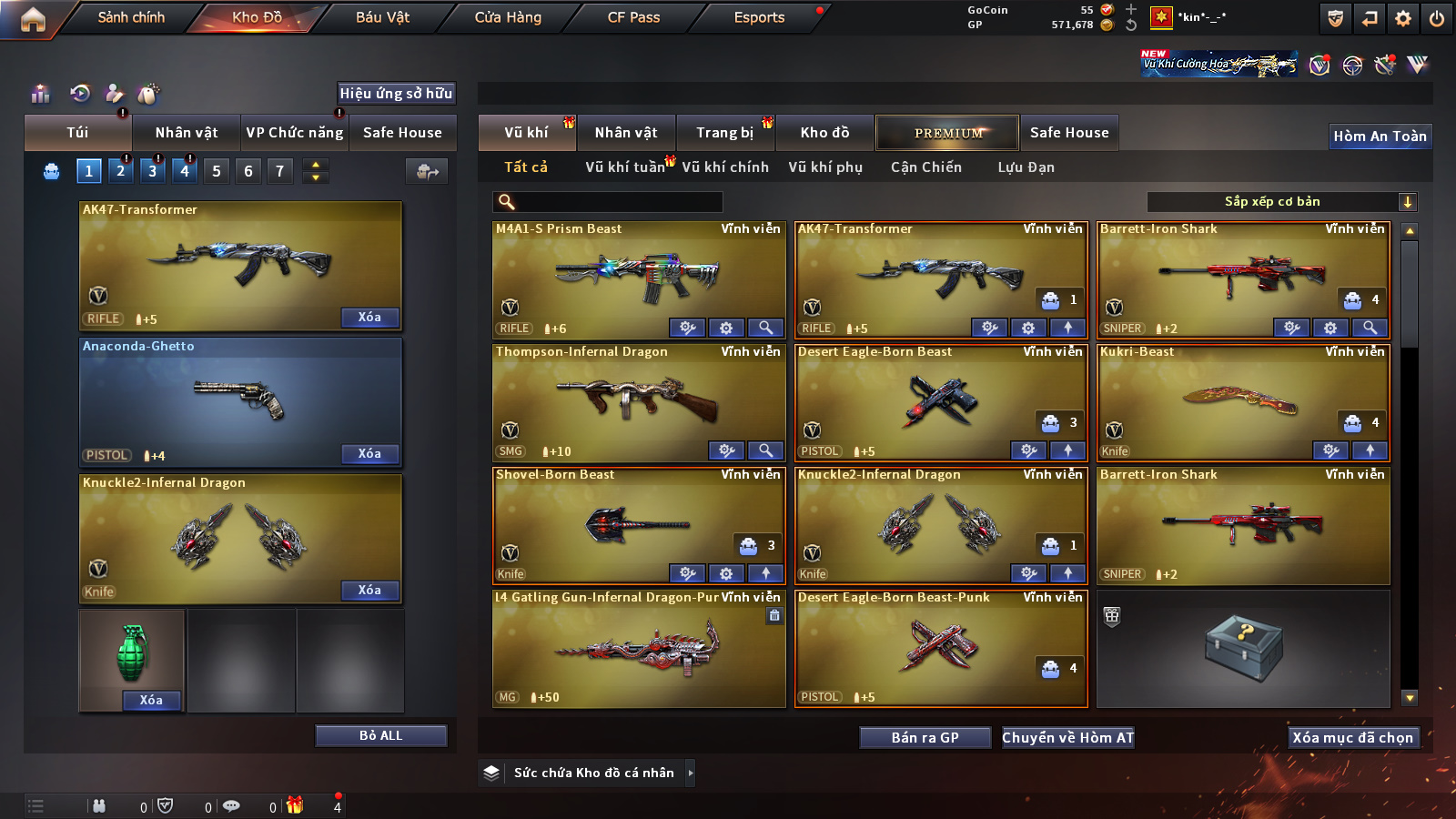Click the Bỏ ALL button
1456x819 pixels.
pos(380,735)
